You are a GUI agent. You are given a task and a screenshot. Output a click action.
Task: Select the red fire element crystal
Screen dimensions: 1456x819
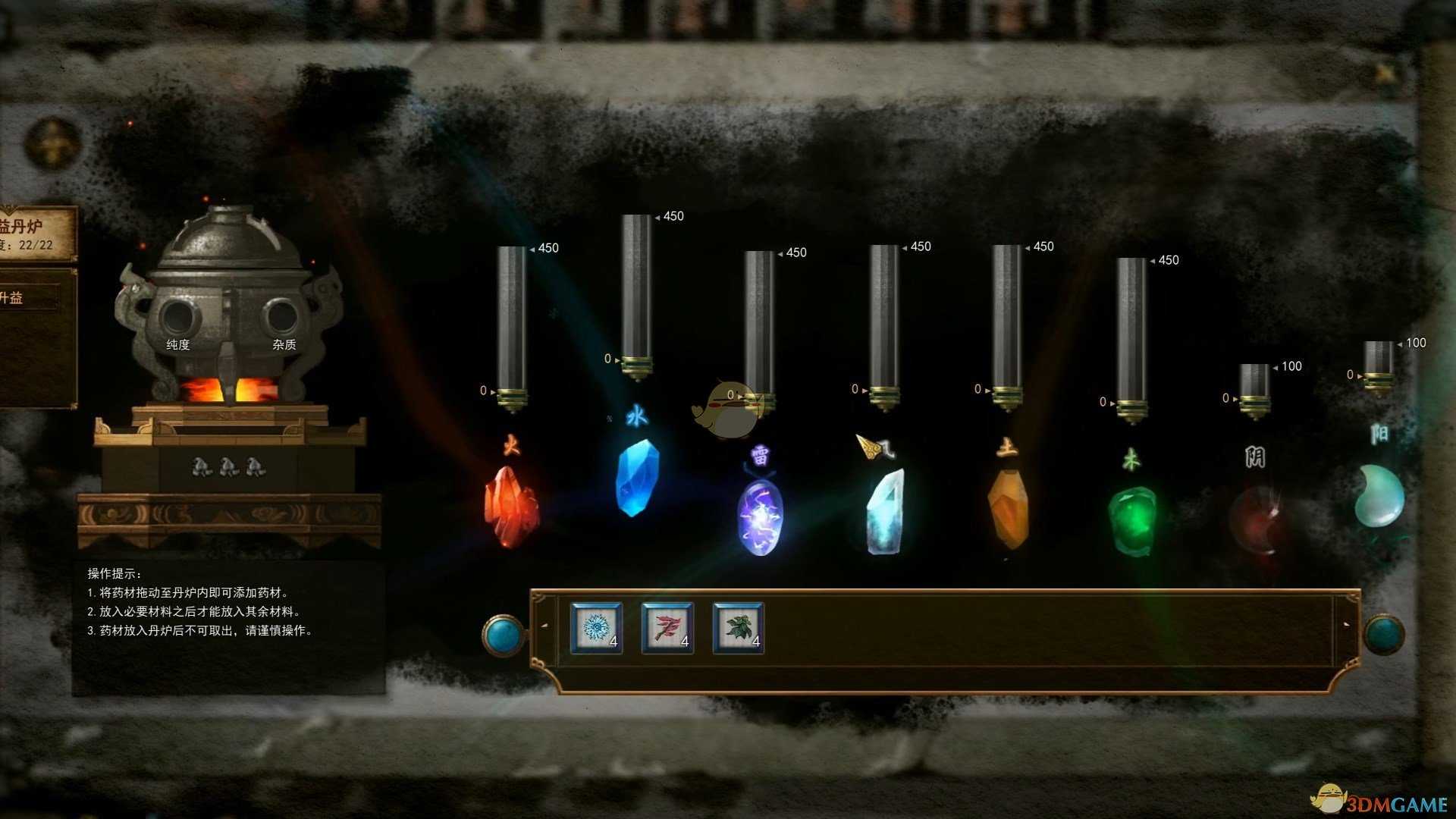click(511, 507)
